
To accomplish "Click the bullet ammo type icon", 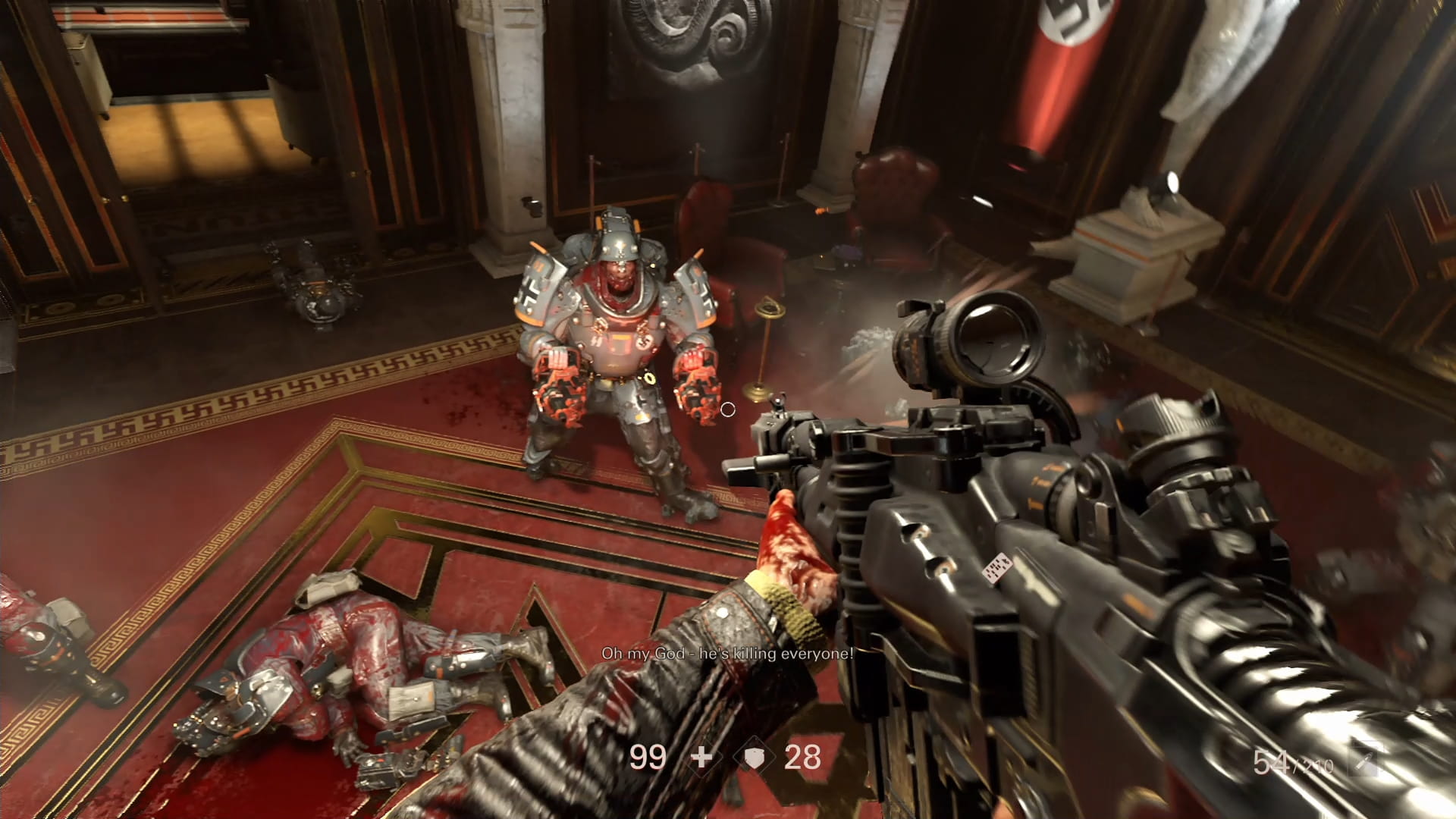I will pyautogui.click(x=1365, y=759).
